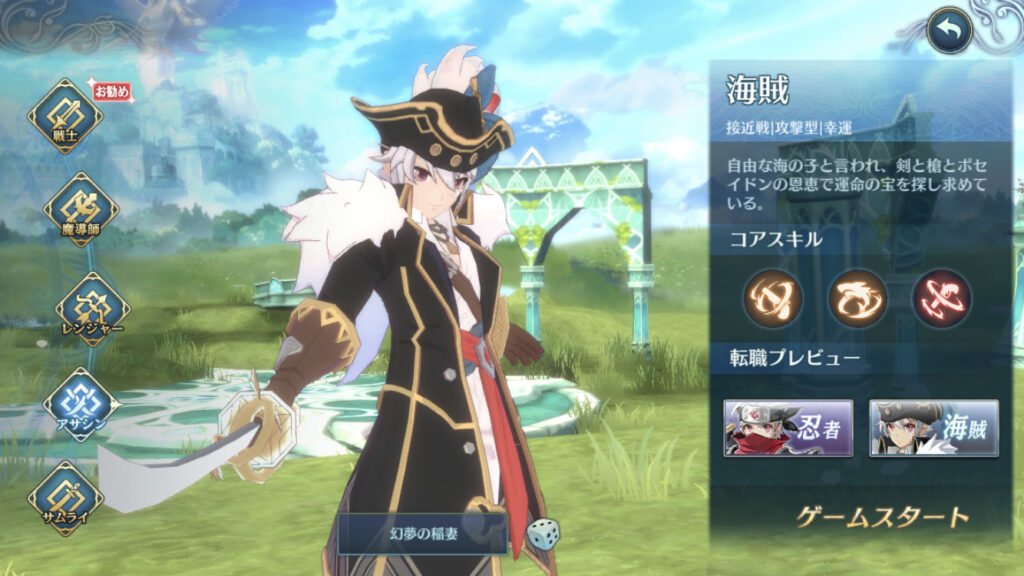Screen dimensions: 1024x576
Task: Edit the character name field 幻夢の稲妻
Action: [421, 534]
